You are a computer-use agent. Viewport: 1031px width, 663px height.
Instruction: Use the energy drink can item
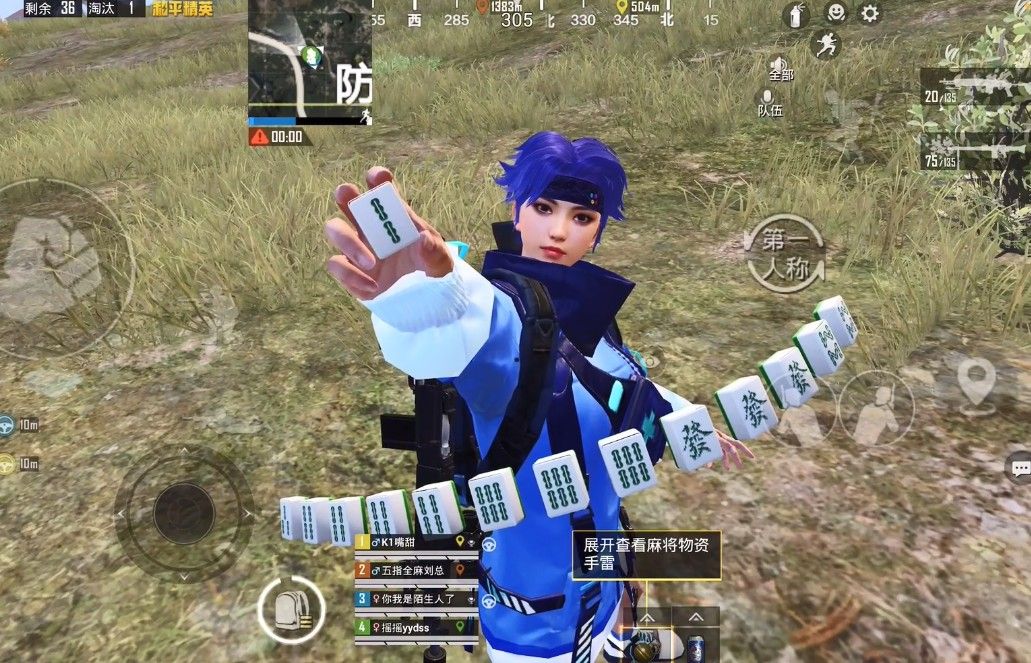(x=695, y=647)
